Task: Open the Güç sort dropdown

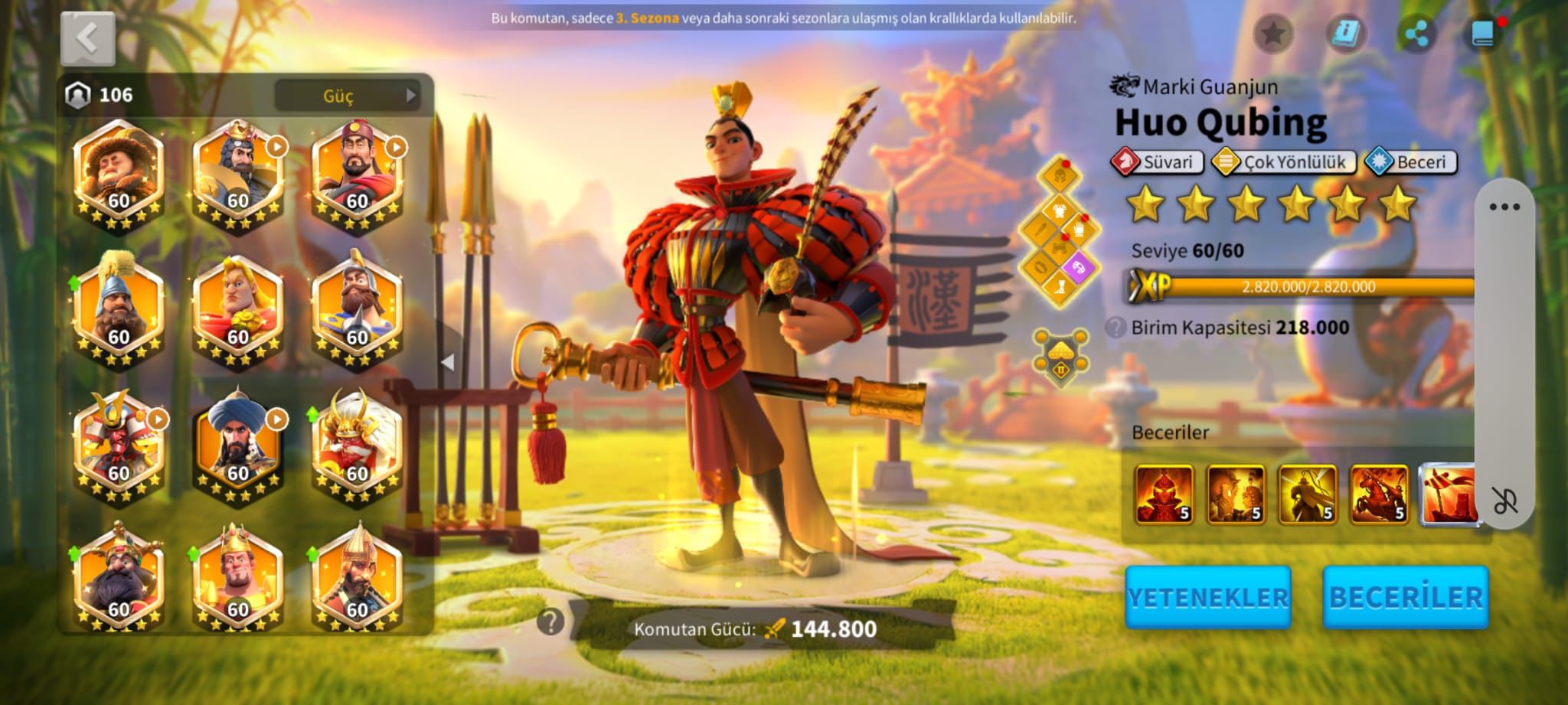Action: click(x=348, y=96)
